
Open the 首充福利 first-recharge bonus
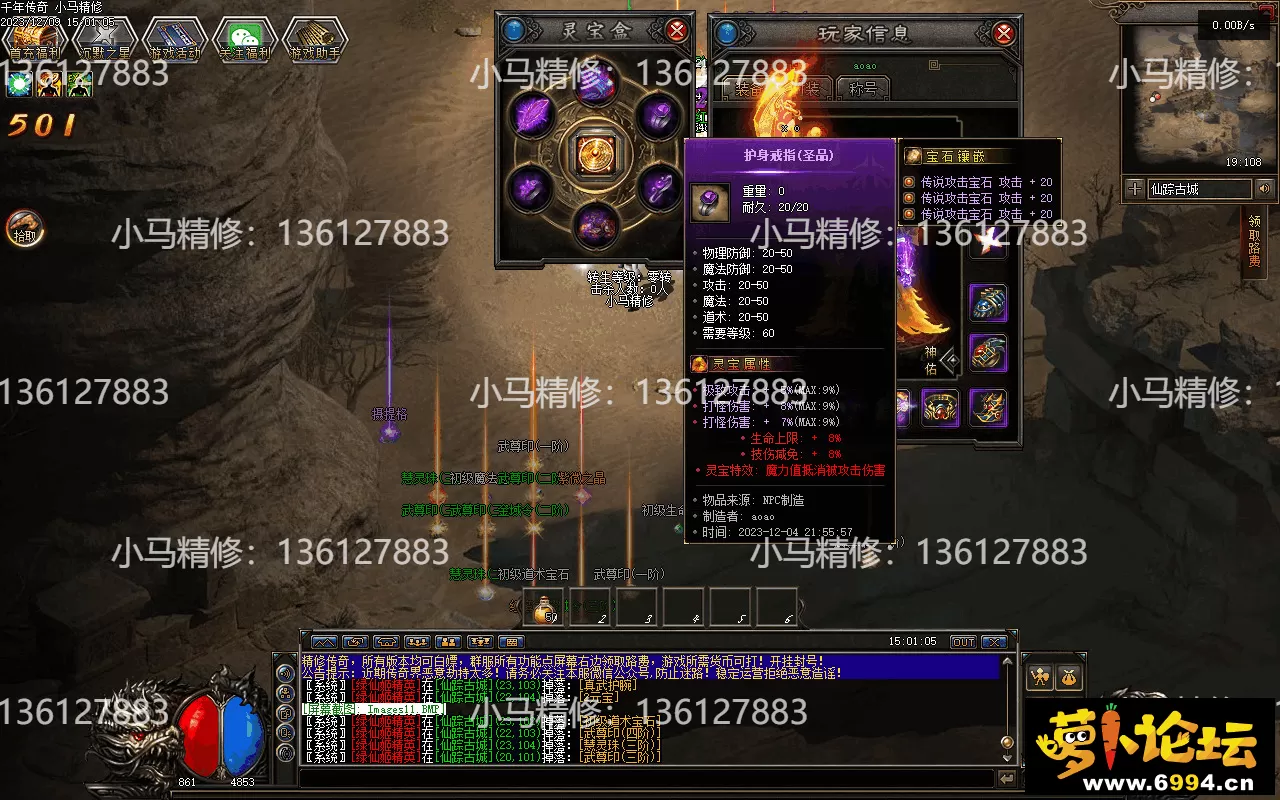point(34,41)
